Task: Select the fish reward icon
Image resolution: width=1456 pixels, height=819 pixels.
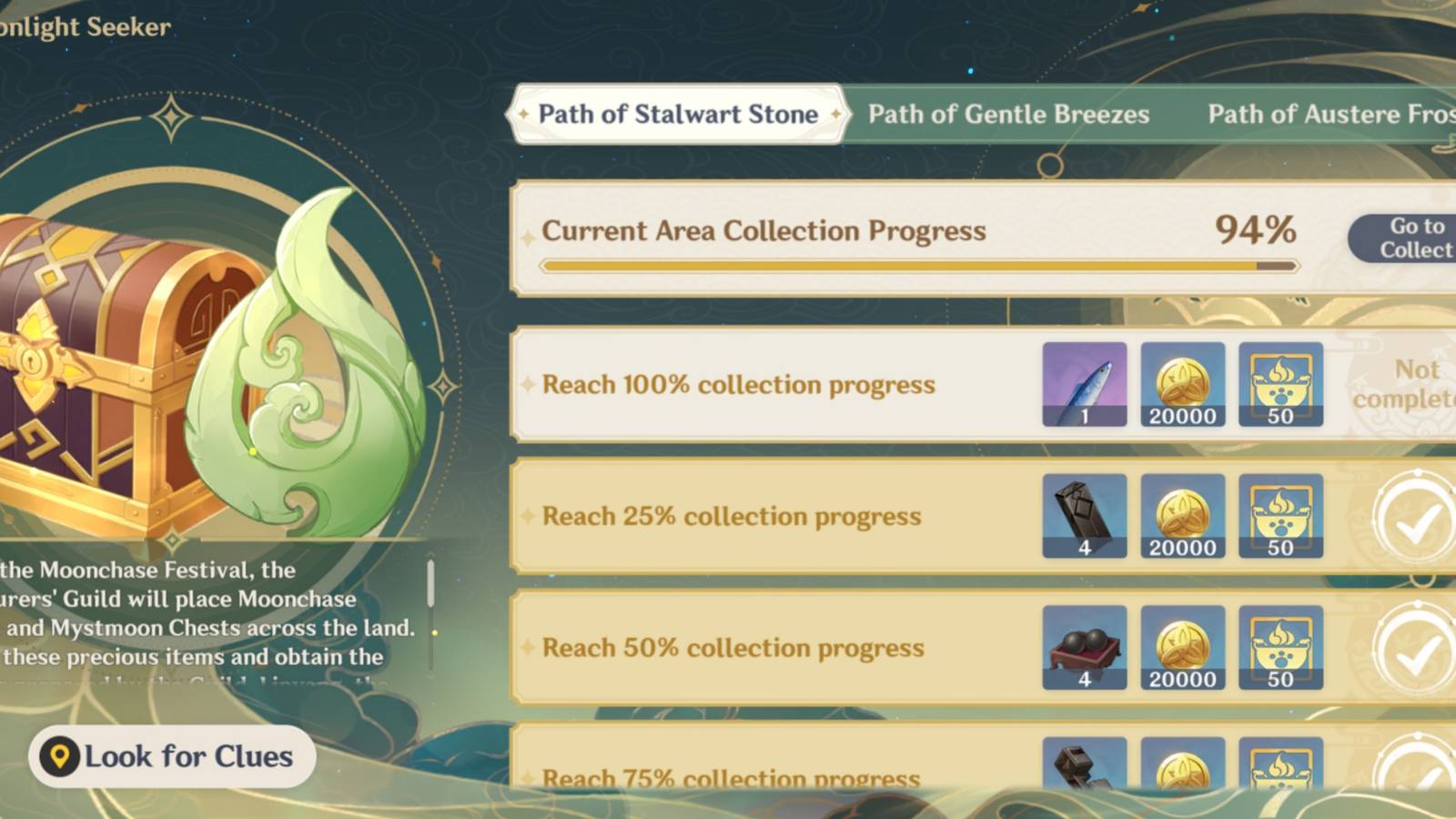Action: point(1085,383)
